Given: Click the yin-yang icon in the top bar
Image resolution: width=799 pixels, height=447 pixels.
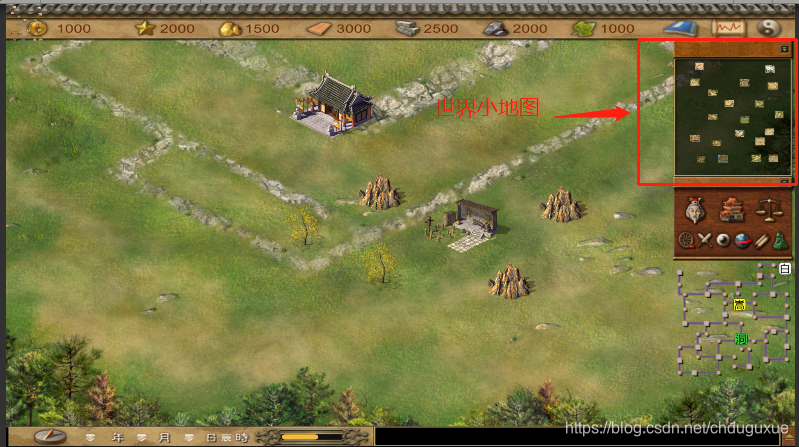Looking at the screenshot, I should (x=769, y=28).
